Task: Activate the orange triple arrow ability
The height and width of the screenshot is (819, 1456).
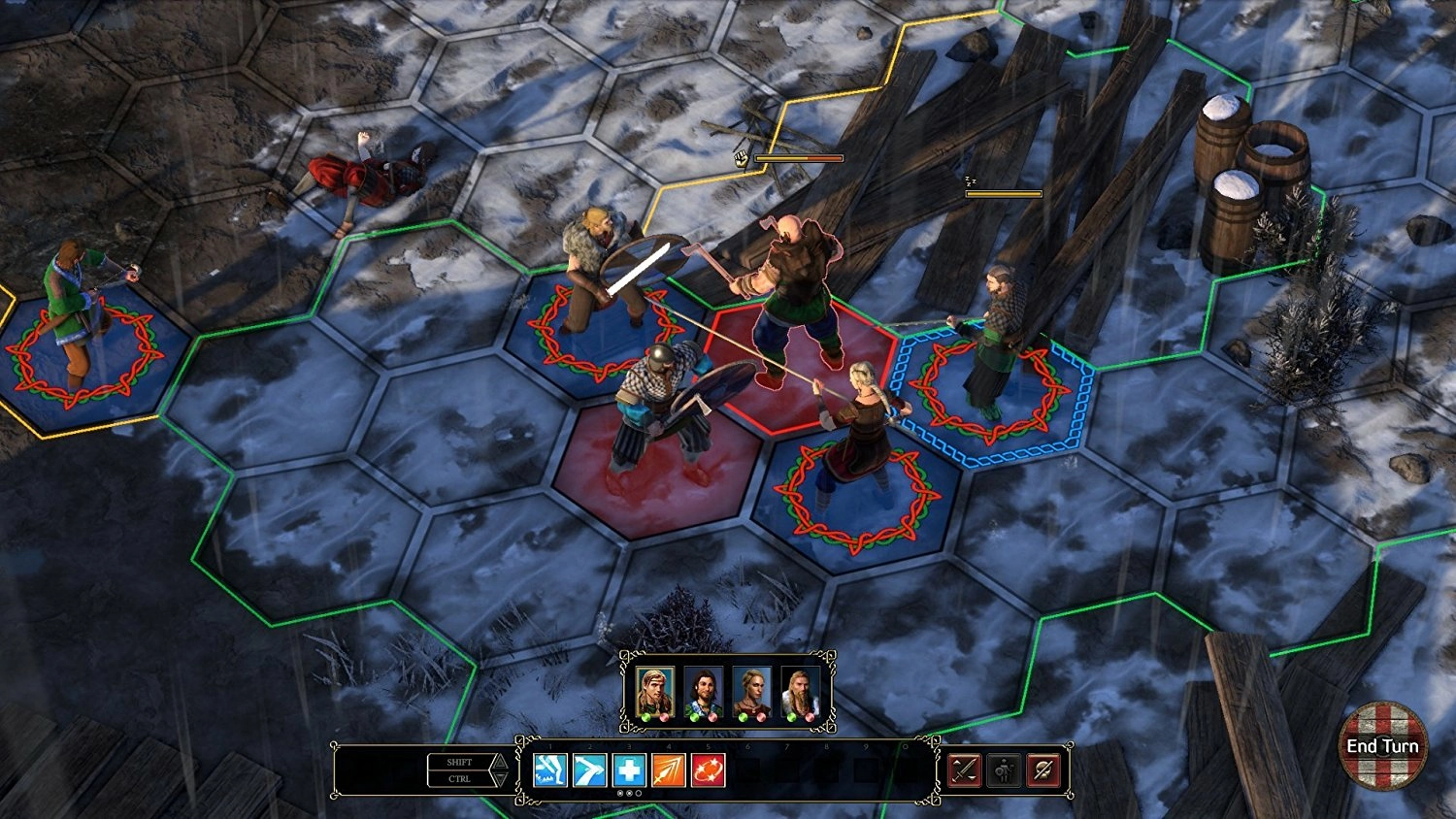Action: click(x=669, y=770)
